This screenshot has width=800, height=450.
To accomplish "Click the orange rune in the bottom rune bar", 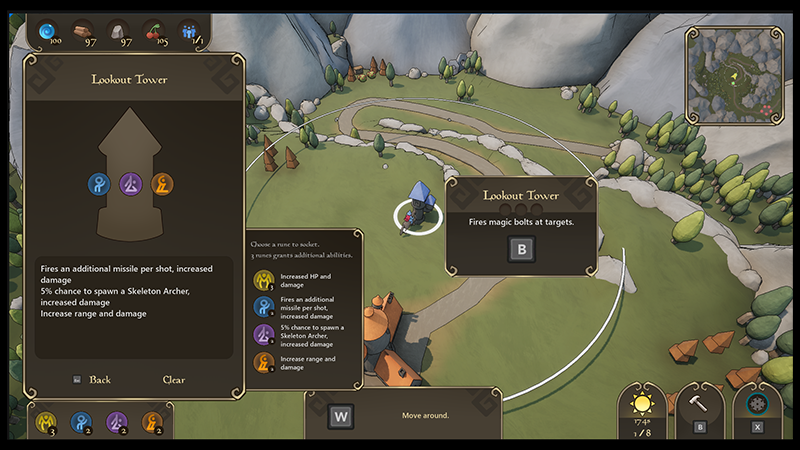I will pos(152,422).
